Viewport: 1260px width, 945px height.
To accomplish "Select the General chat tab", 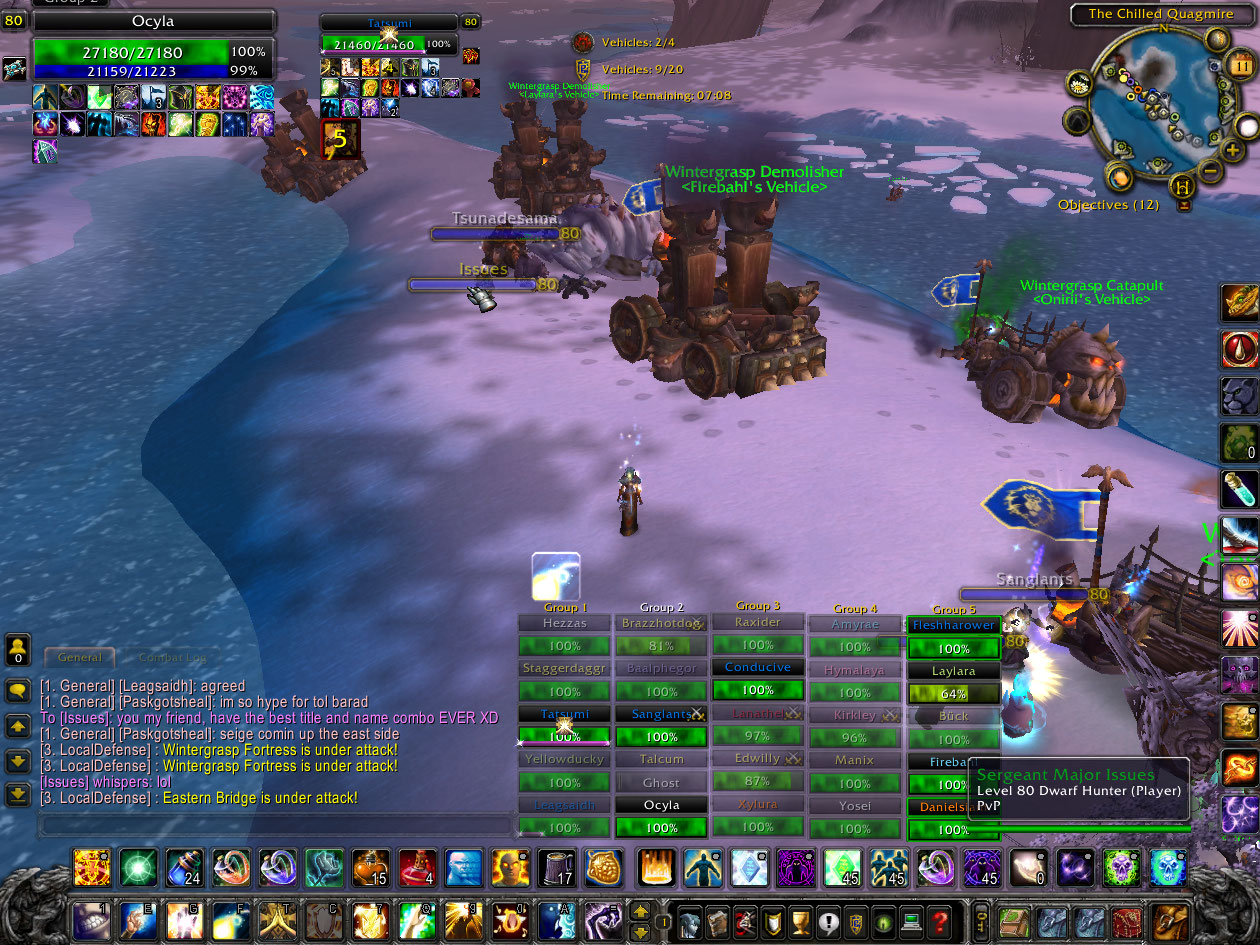I will tap(80, 658).
